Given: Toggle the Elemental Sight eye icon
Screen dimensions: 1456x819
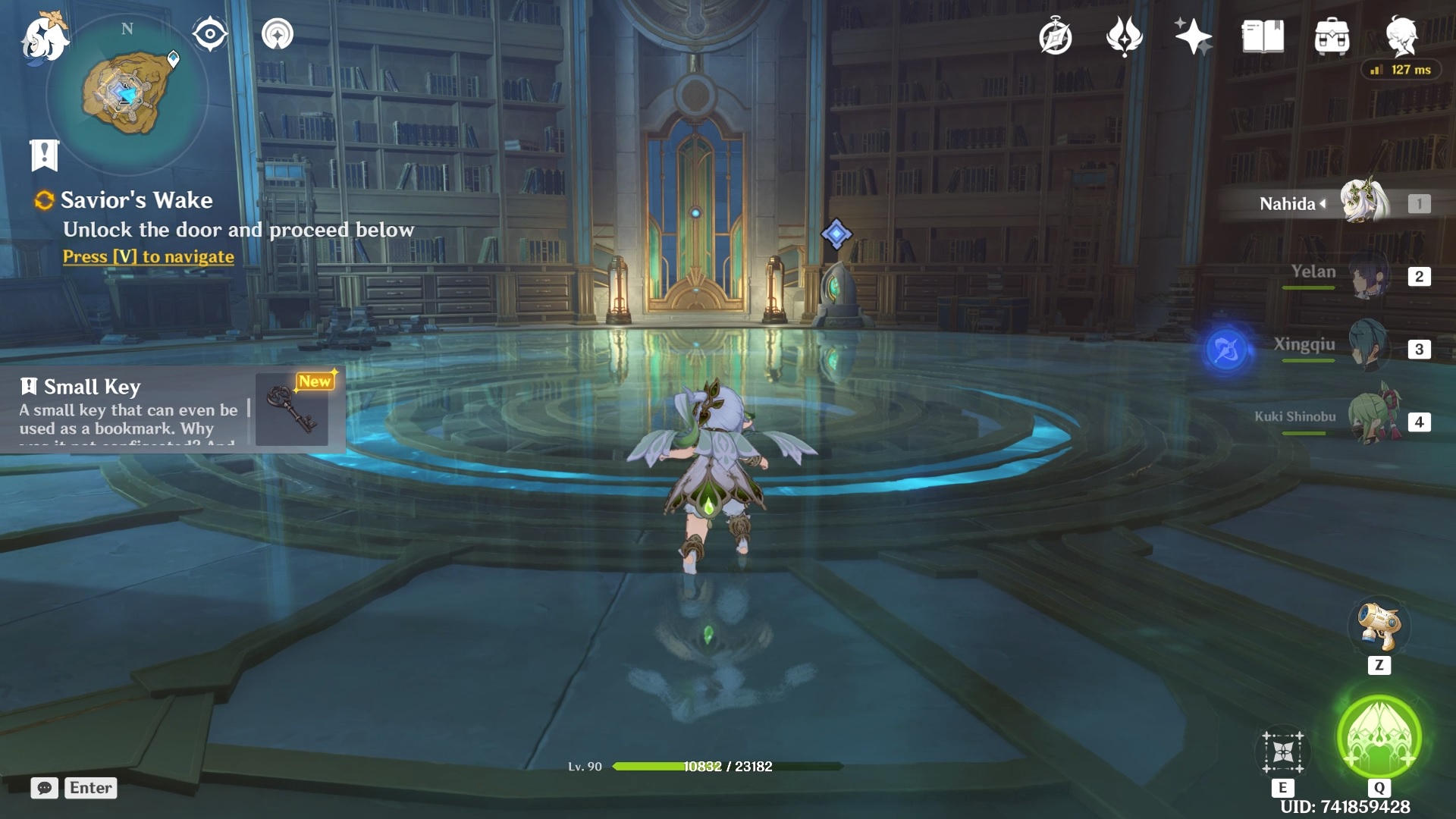Looking at the screenshot, I should click(209, 34).
